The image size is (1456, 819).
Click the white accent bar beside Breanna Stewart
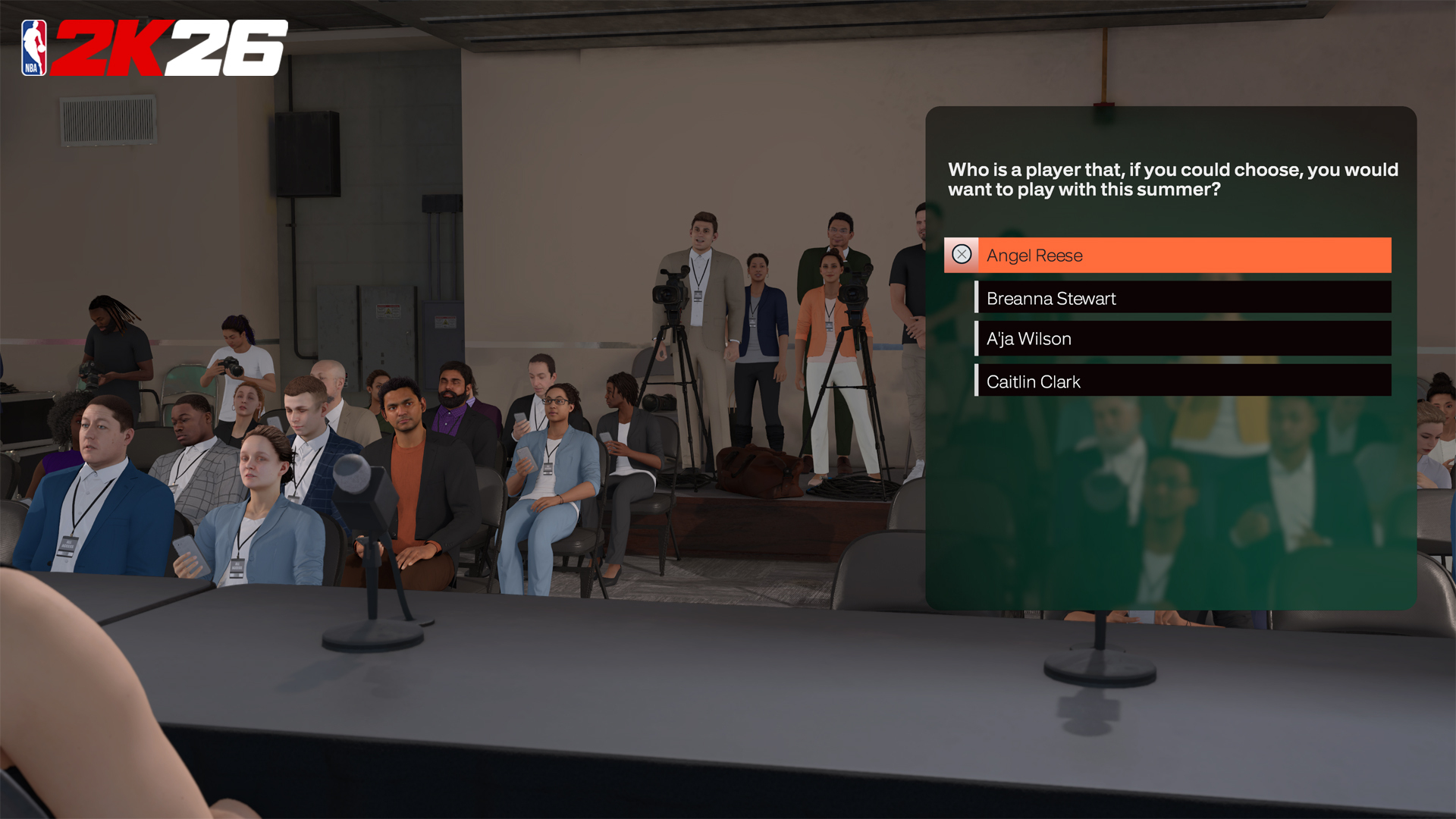coord(975,298)
